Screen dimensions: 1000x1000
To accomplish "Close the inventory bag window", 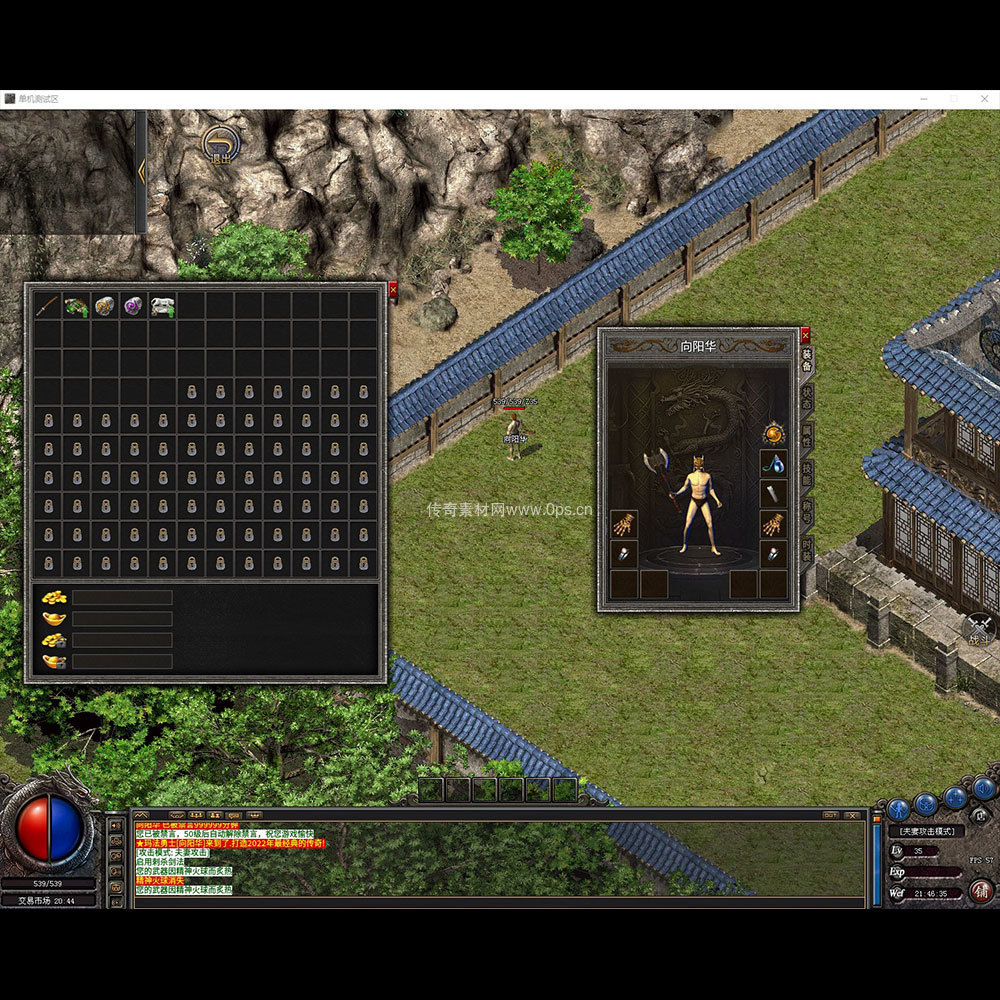I will [x=393, y=290].
